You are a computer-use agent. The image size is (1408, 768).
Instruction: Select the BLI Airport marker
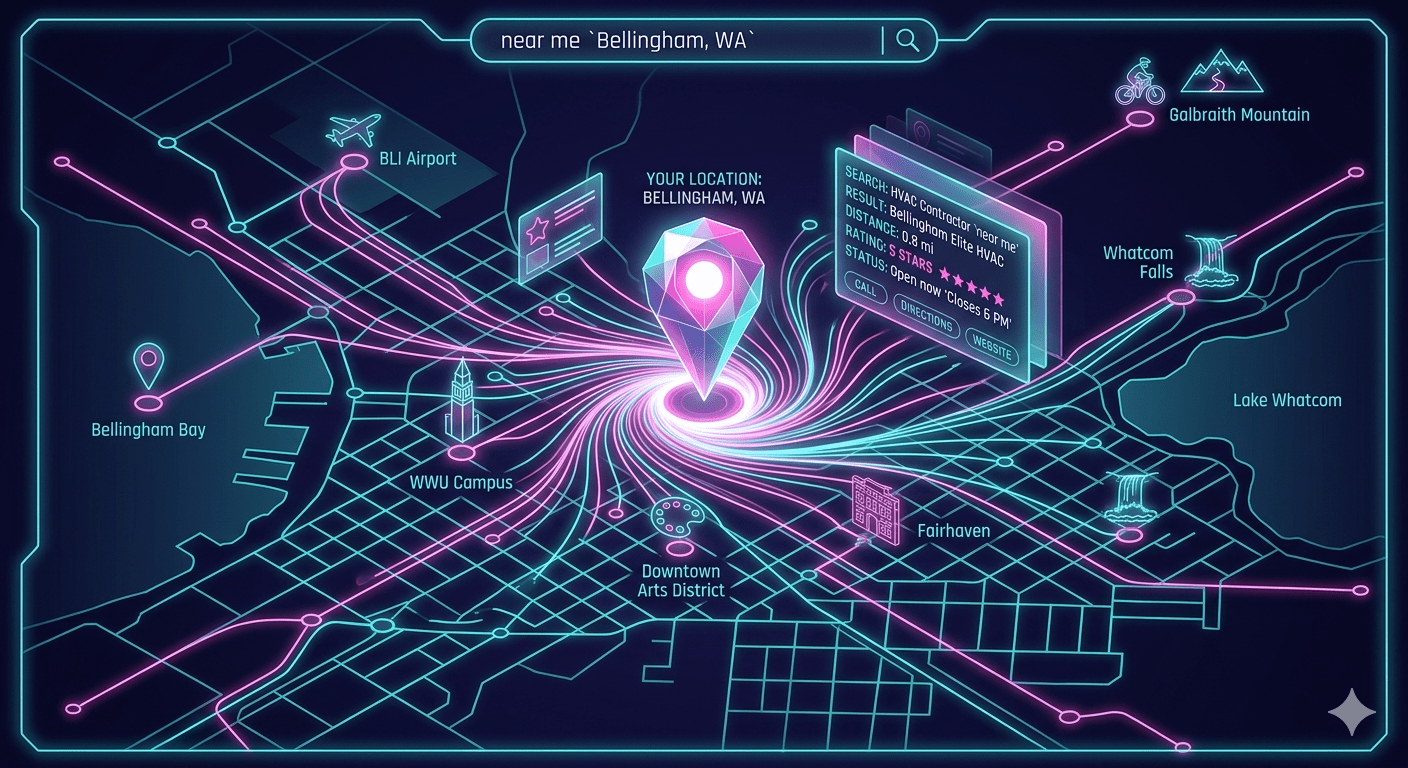click(x=353, y=159)
